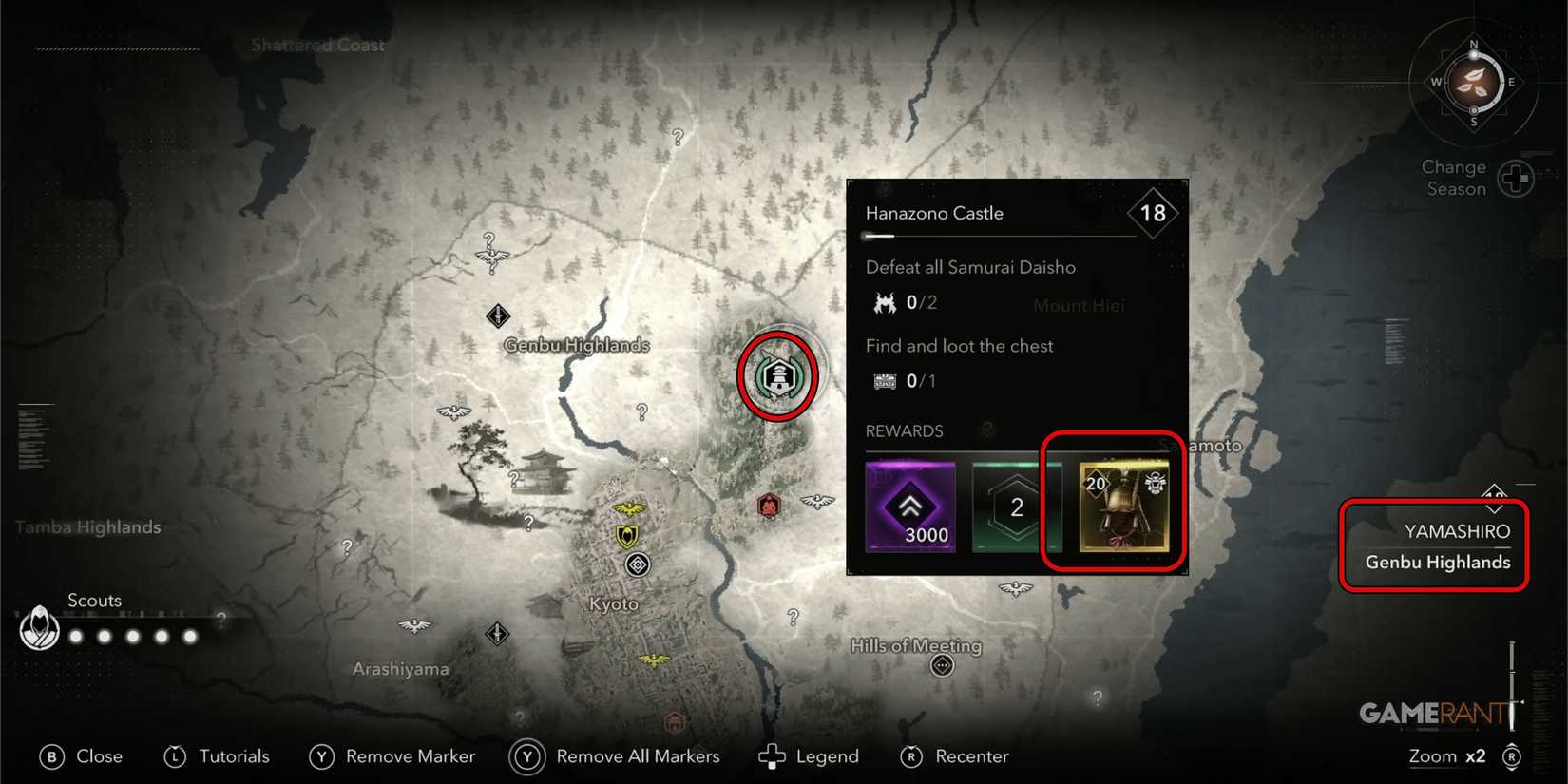Select the circled Hanazono Castle marker
This screenshot has width=1568, height=784.
tap(777, 373)
